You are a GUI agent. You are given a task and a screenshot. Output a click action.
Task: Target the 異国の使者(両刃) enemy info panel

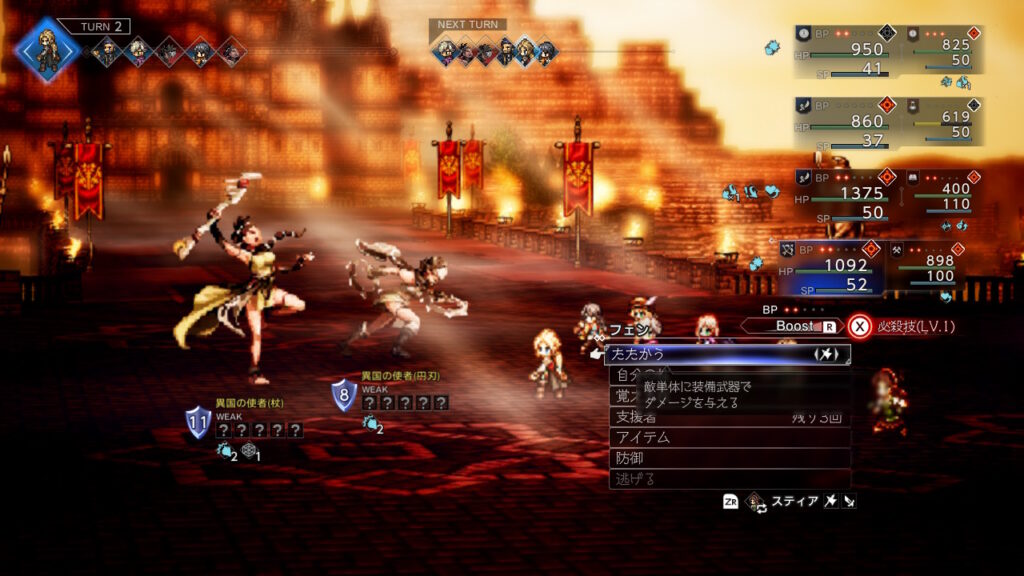pos(392,394)
